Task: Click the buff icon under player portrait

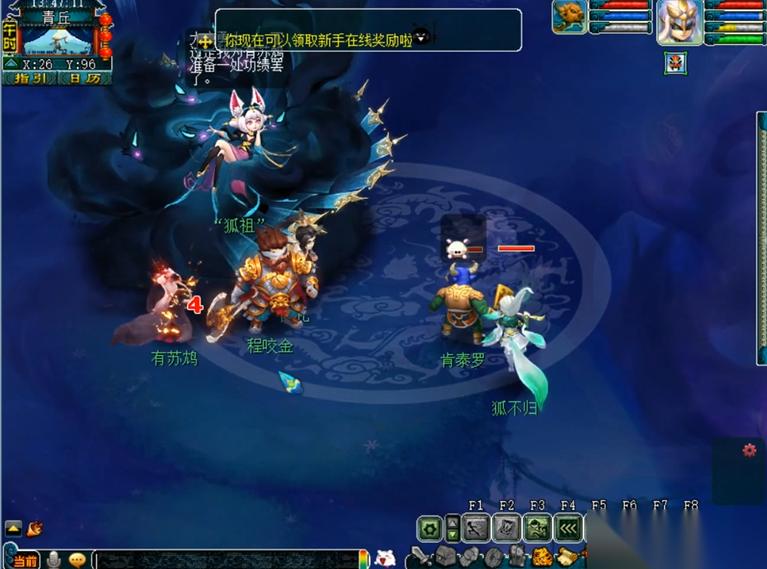Action: (675, 63)
